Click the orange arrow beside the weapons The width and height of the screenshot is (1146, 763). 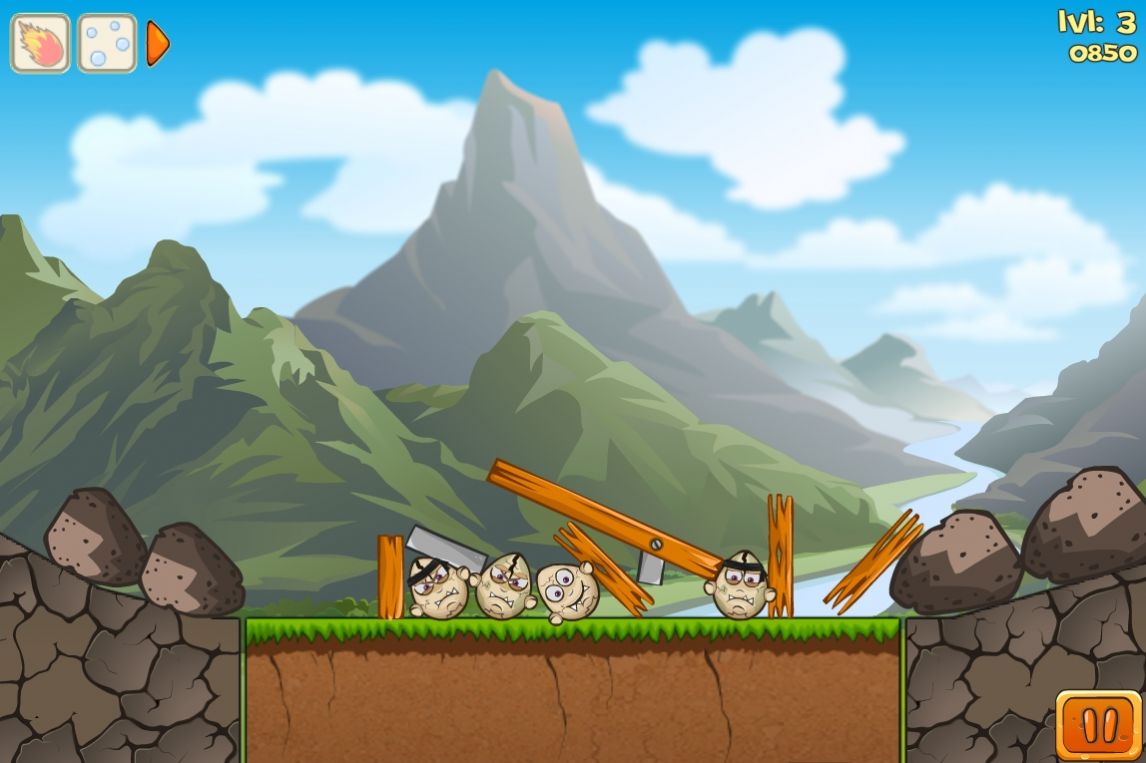[x=157, y=43]
